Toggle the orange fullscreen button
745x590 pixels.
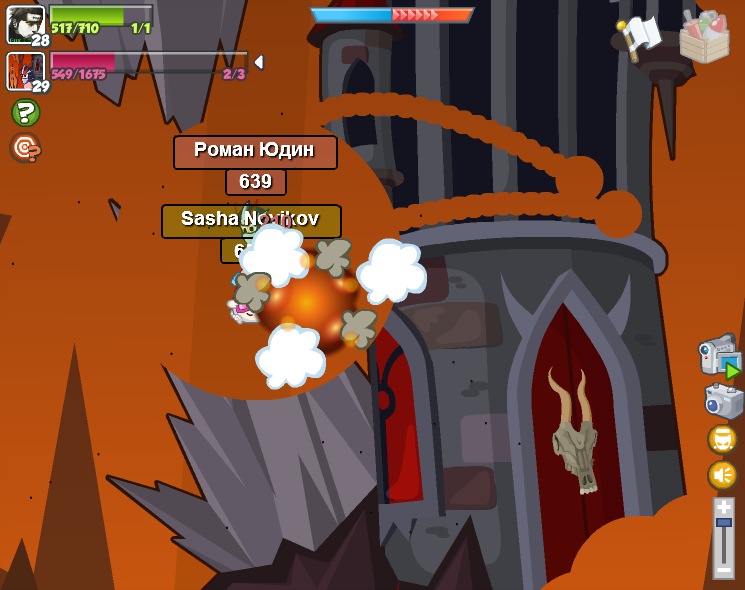click(x=722, y=439)
